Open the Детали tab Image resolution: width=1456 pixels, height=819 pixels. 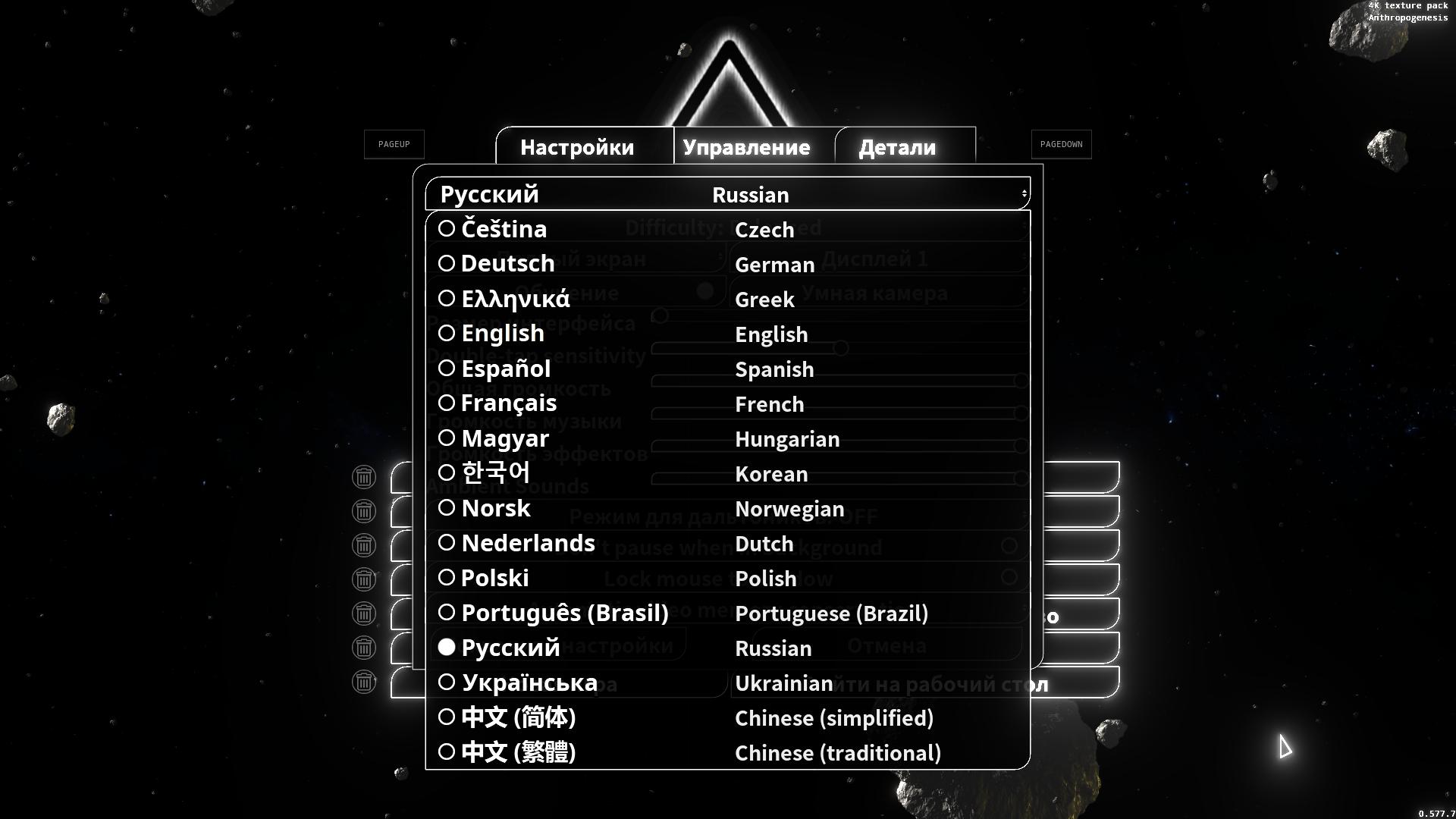(x=897, y=147)
